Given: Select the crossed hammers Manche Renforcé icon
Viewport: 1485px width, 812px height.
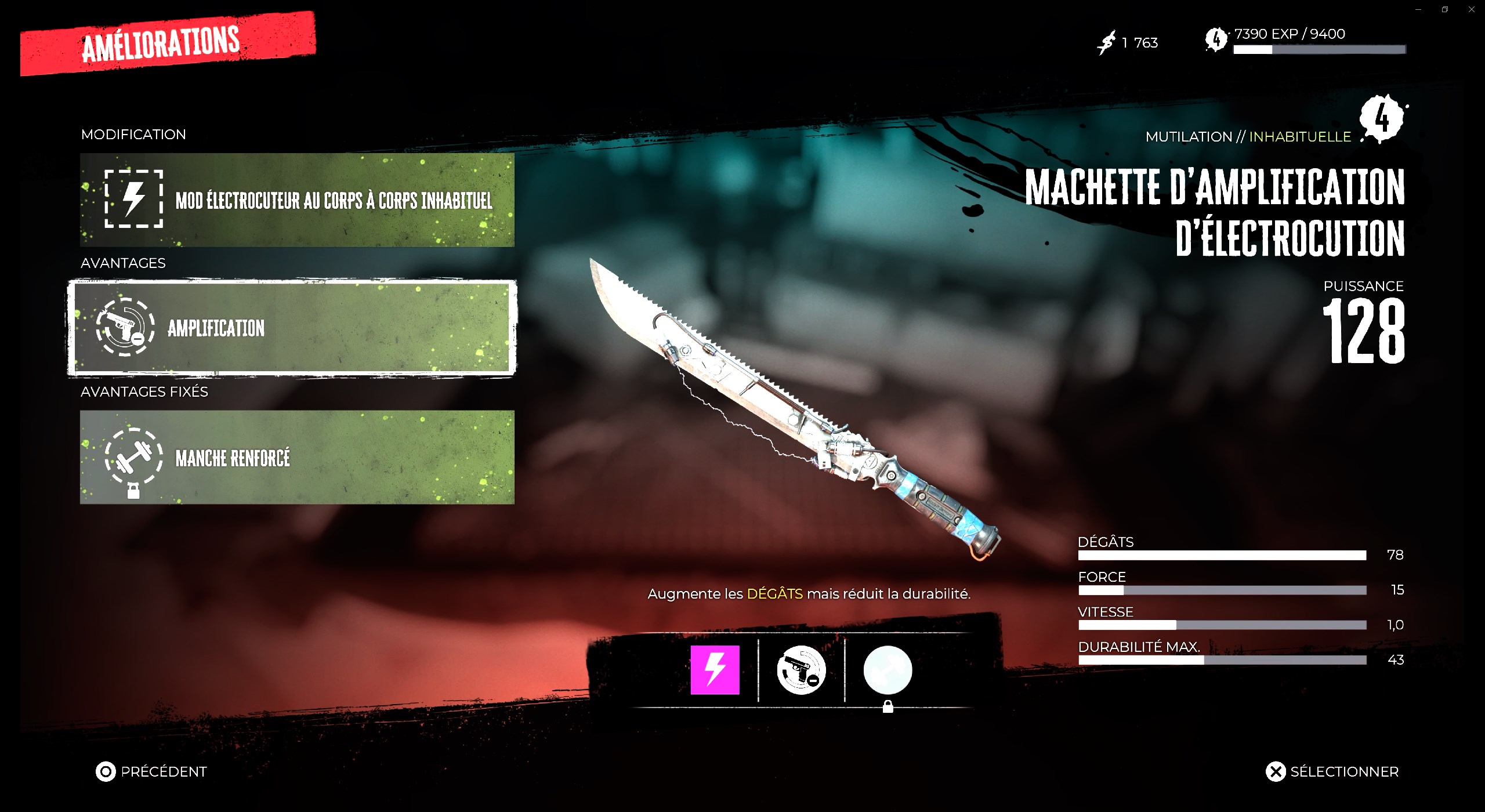Looking at the screenshot, I should click(x=133, y=458).
